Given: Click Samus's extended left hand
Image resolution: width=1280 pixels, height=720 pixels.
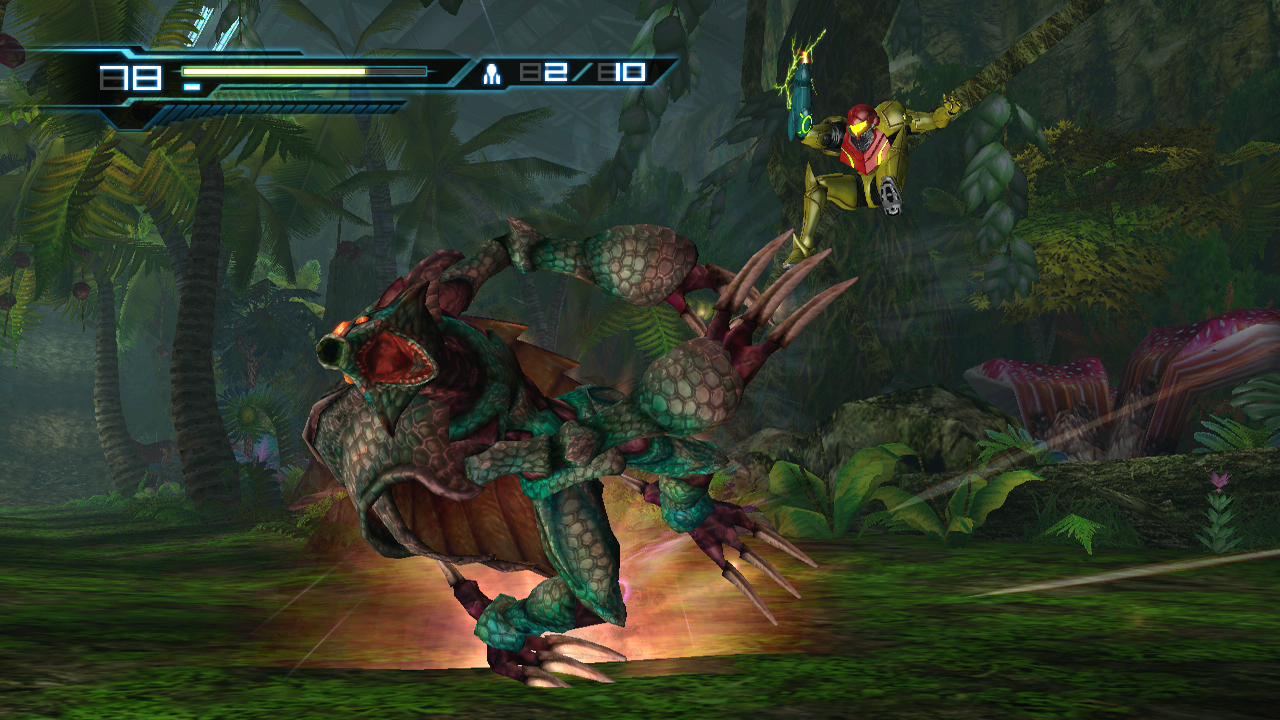Looking at the screenshot, I should [x=950, y=103].
